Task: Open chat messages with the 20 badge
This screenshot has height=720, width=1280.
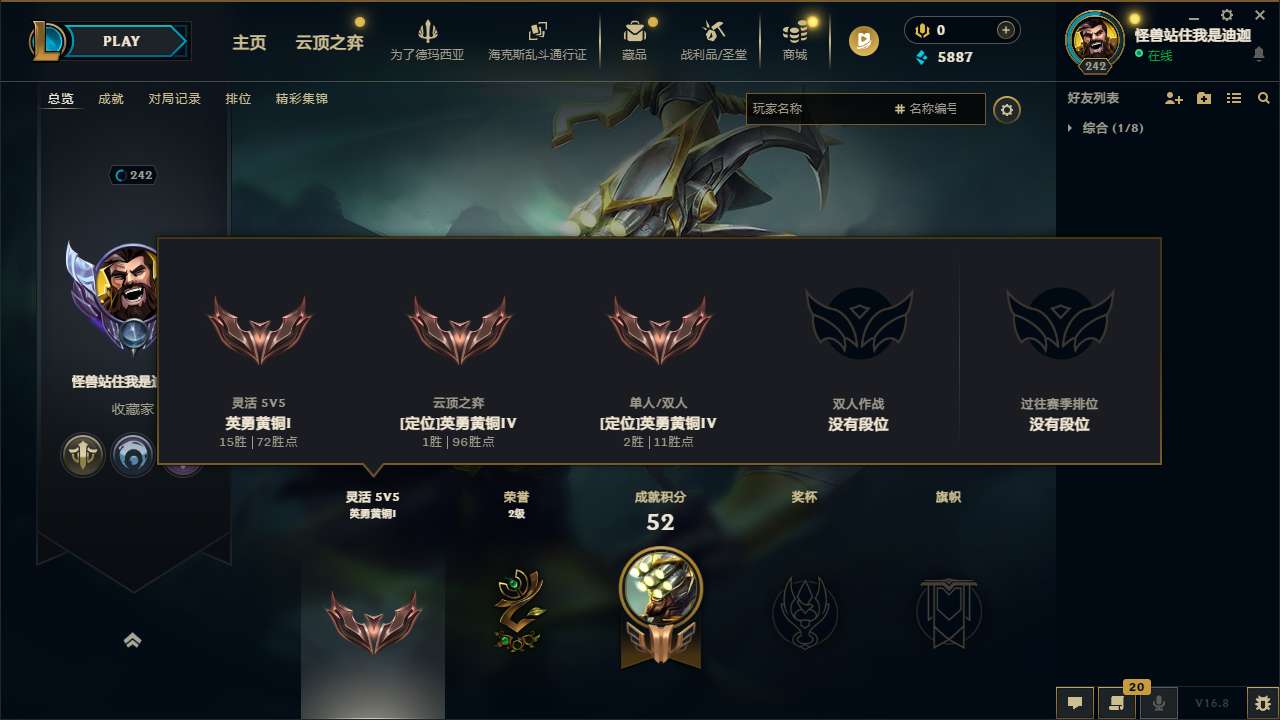Action: pos(1117,703)
